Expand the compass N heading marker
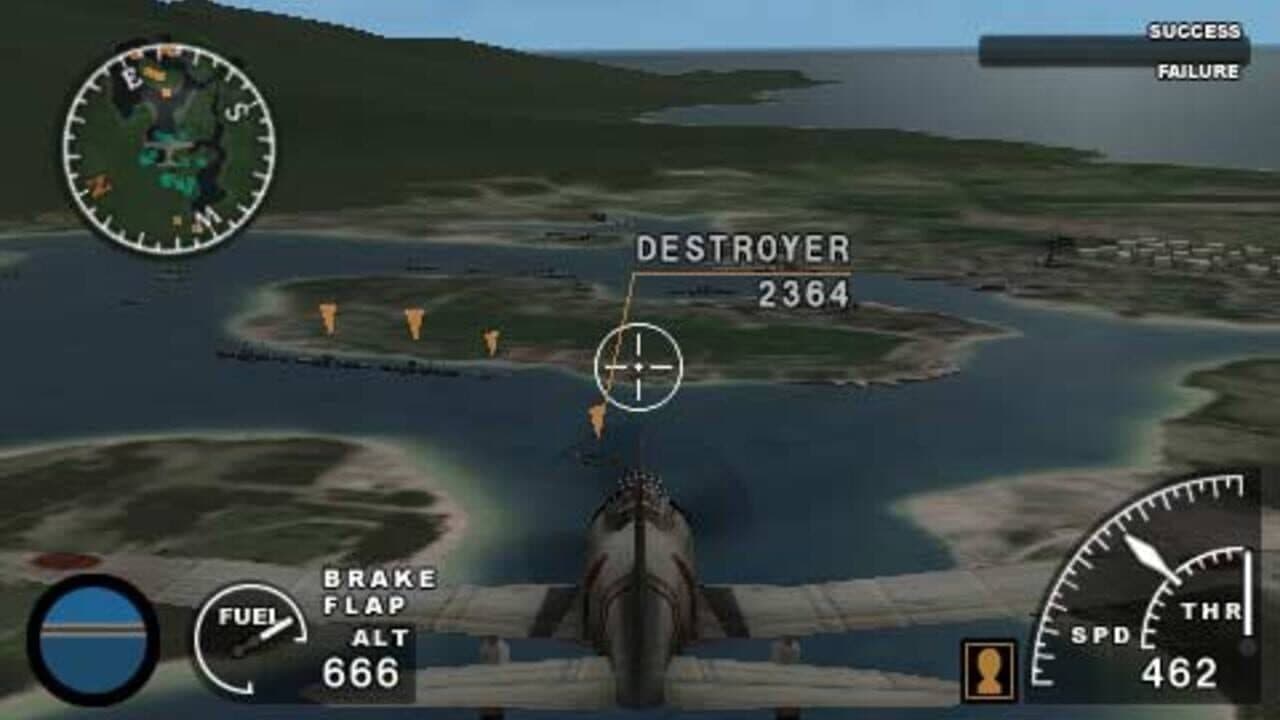This screenshot has width=1280, height=720. point(99,185)
